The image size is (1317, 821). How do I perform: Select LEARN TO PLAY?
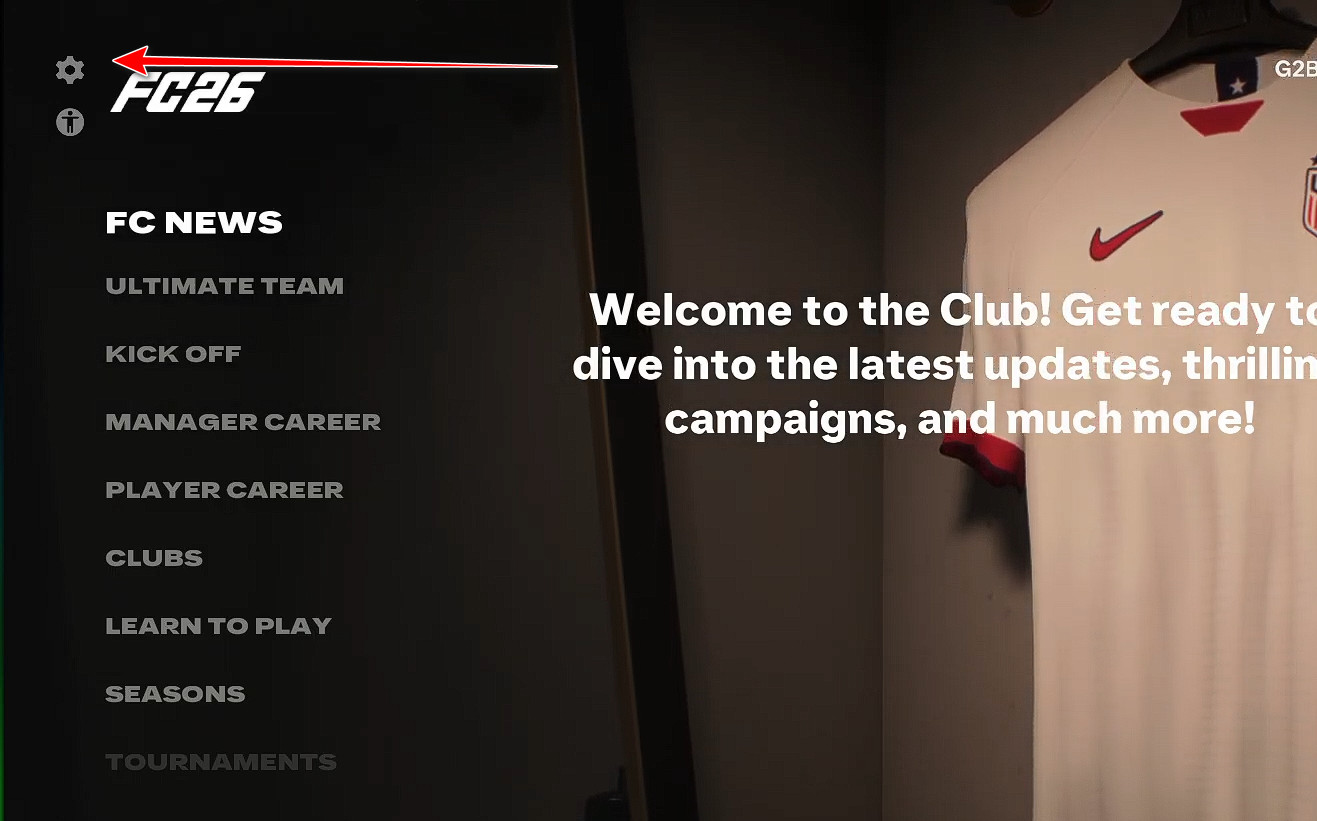coord(218,625)
